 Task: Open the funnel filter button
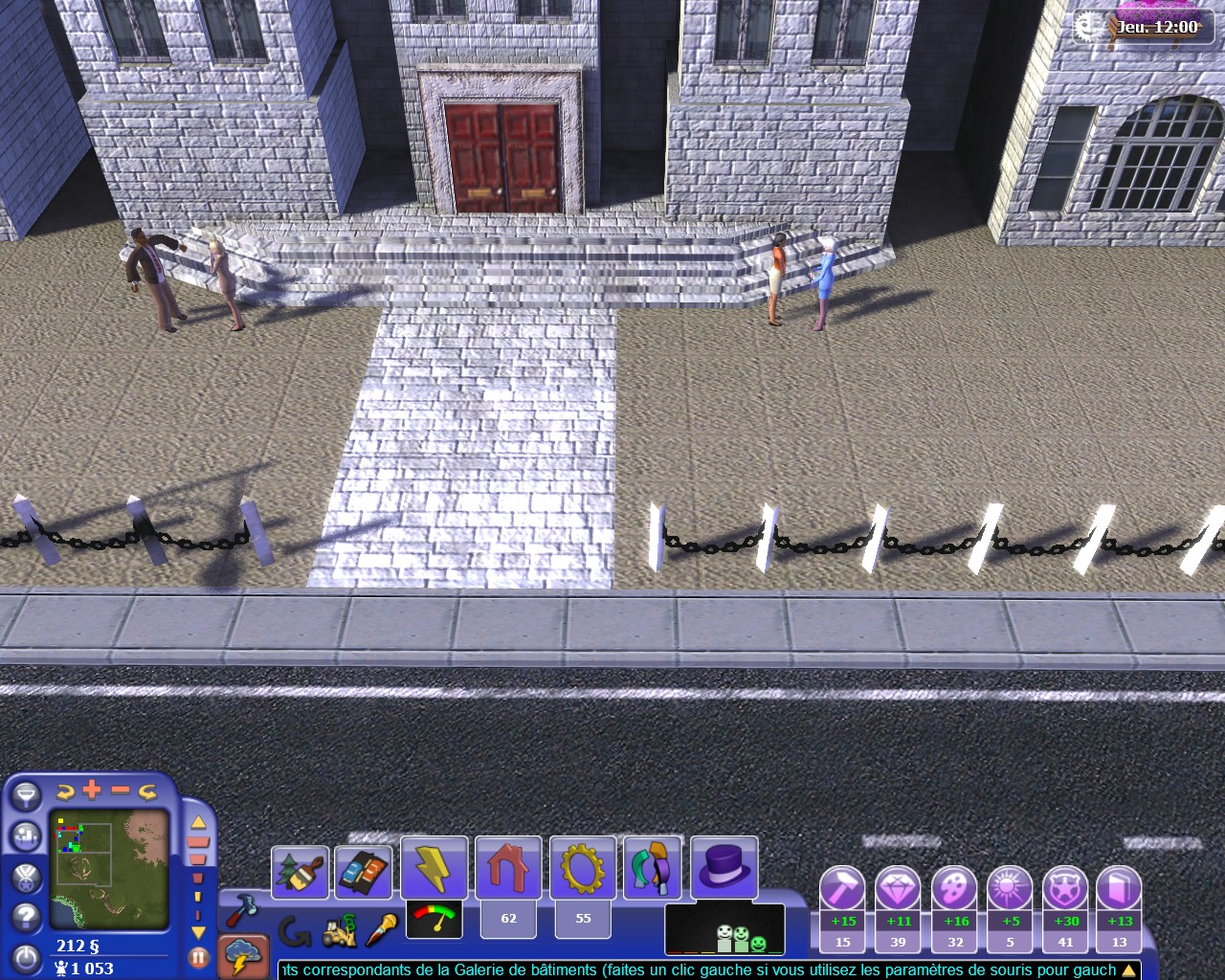tap(25, 795)
